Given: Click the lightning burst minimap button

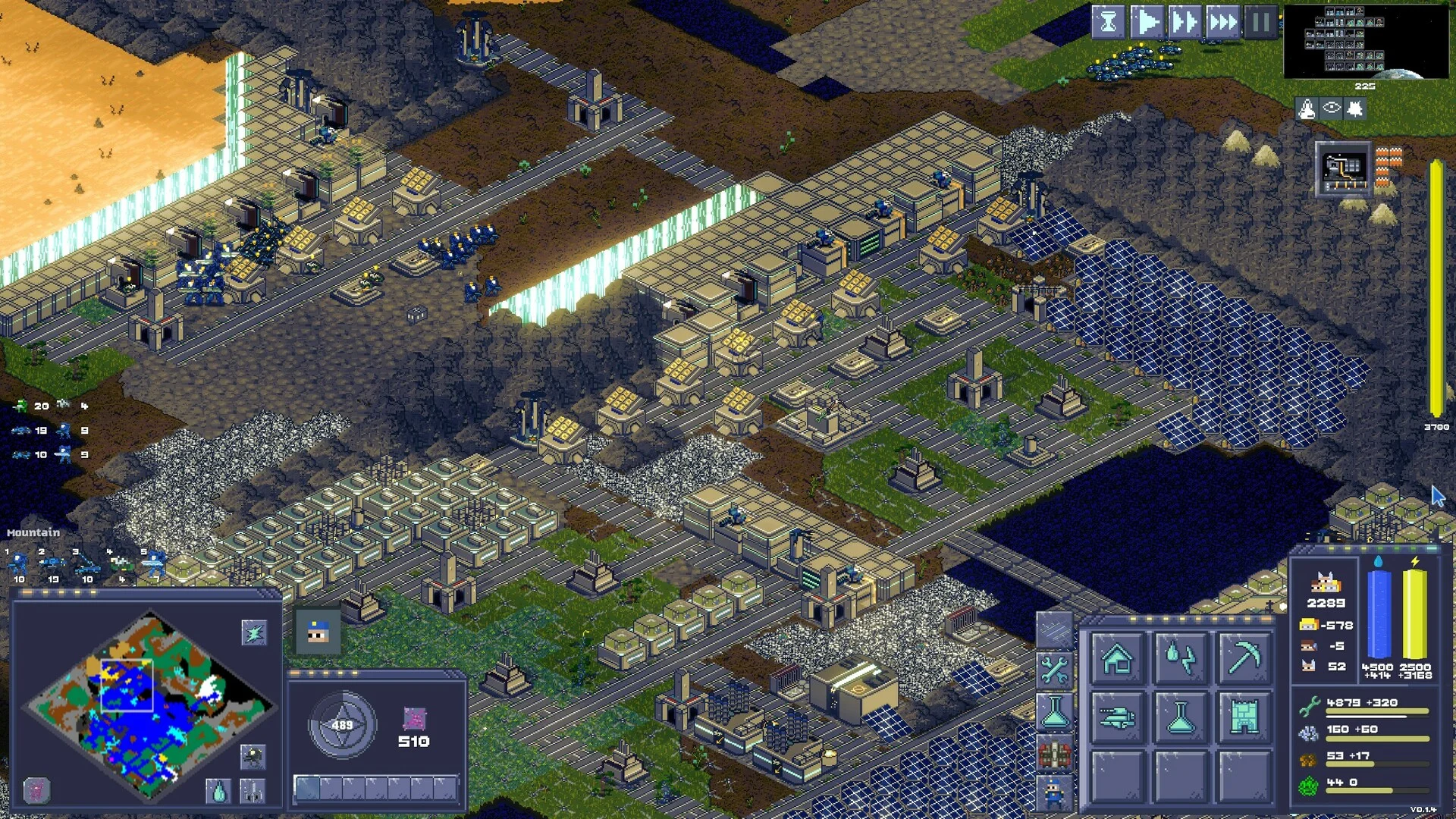Looking at the screenshot, I should tap(254, 632).
